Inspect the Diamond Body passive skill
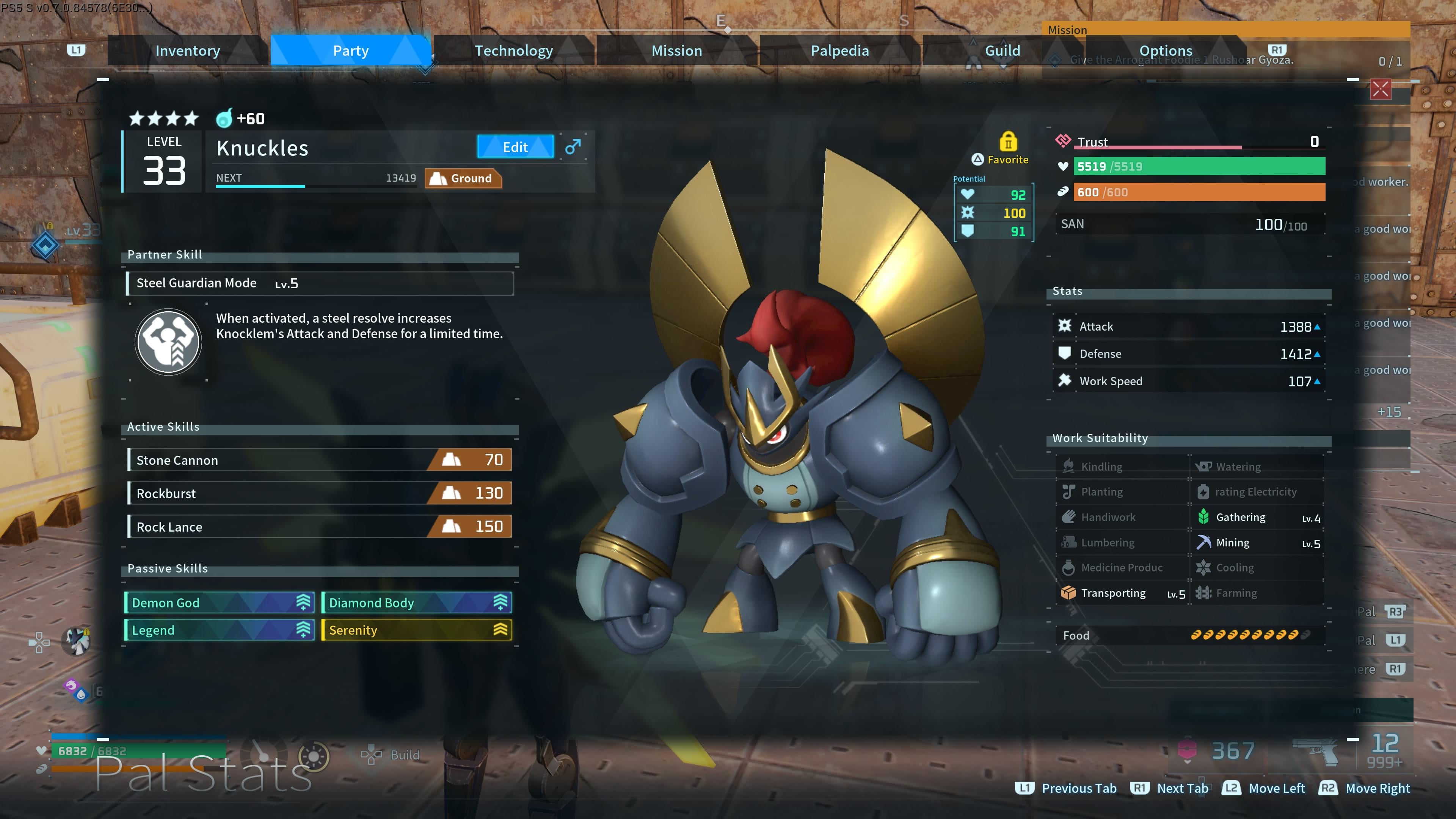The width and height of the screenshot is (1456, 819). [416, 602]
